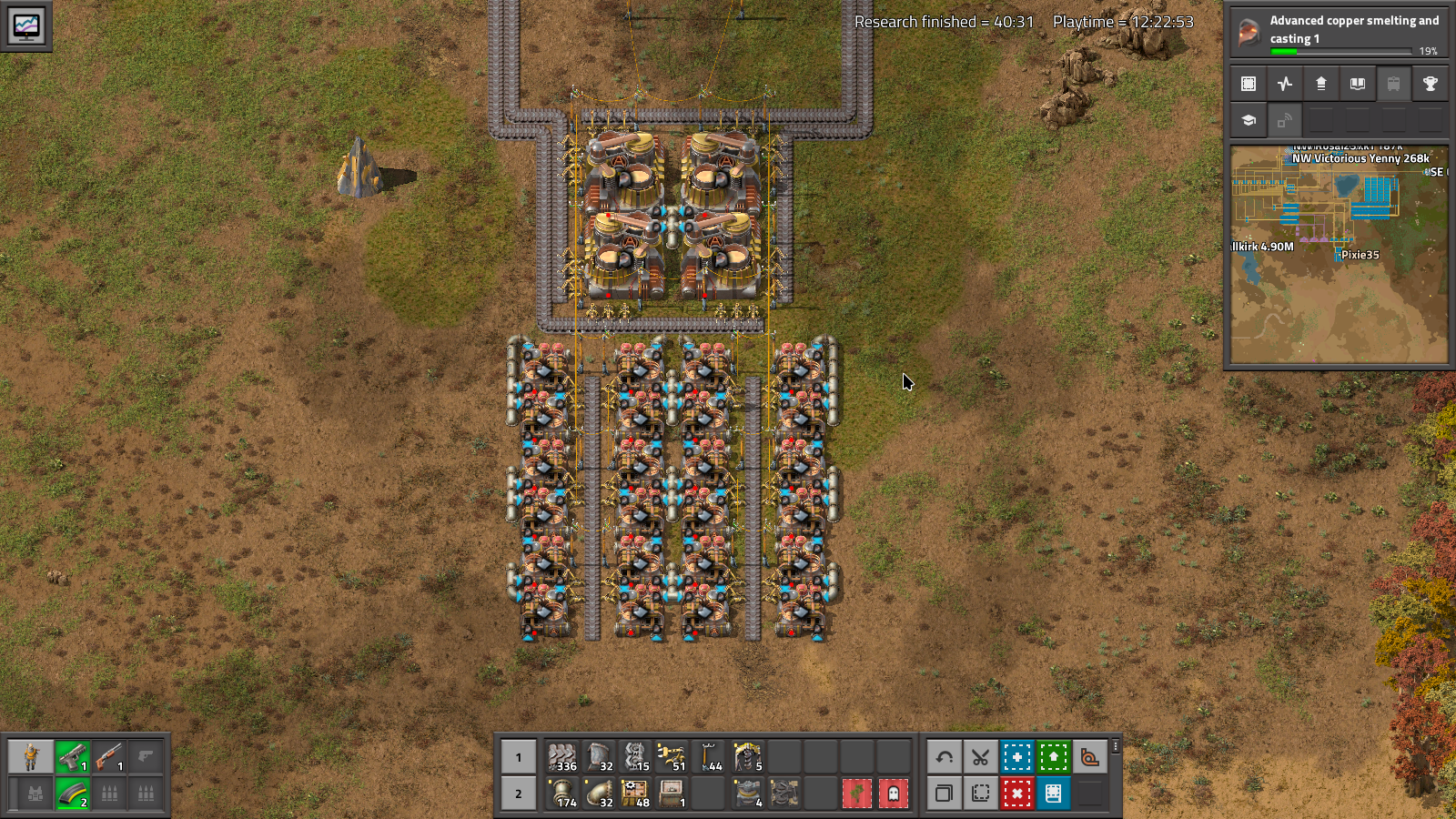Viewport: 1456px width, 819px height.
Task: Open the production statistics graph button
Action: (1285, 84)
